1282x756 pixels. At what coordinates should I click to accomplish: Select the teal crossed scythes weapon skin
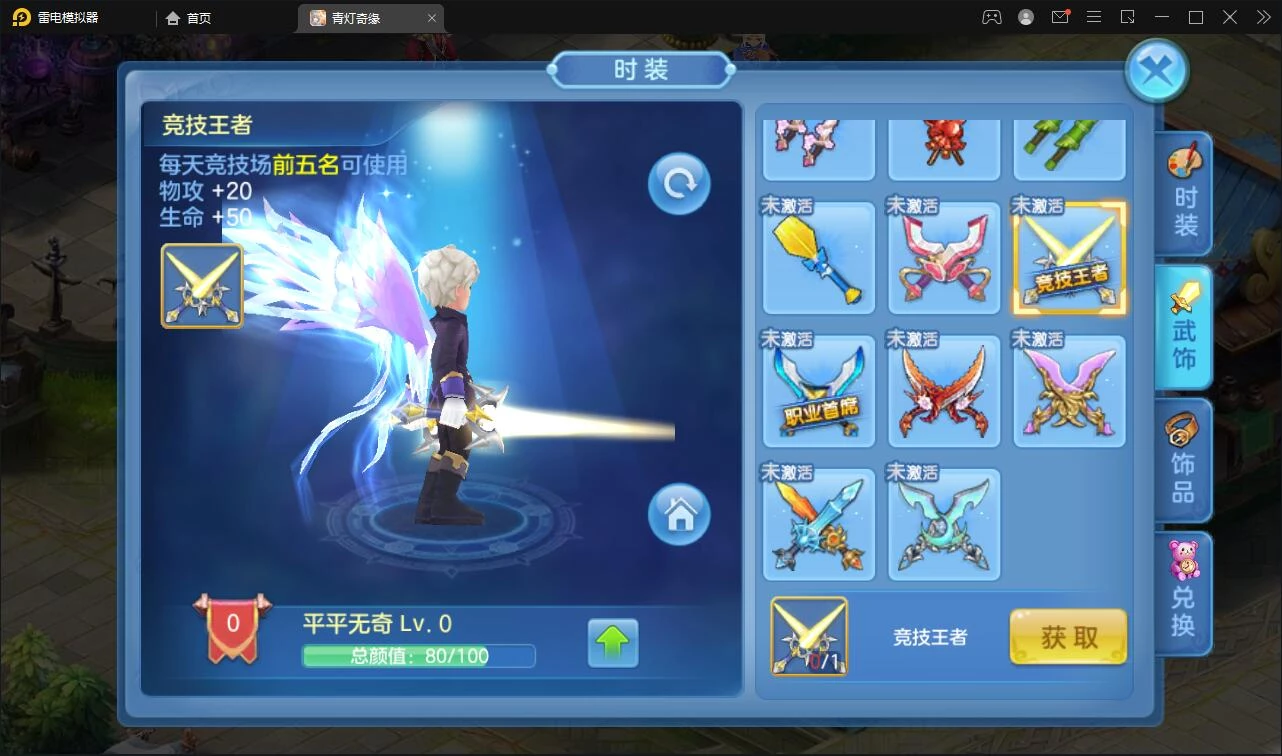pyautogui.click(x=944, y=524)
